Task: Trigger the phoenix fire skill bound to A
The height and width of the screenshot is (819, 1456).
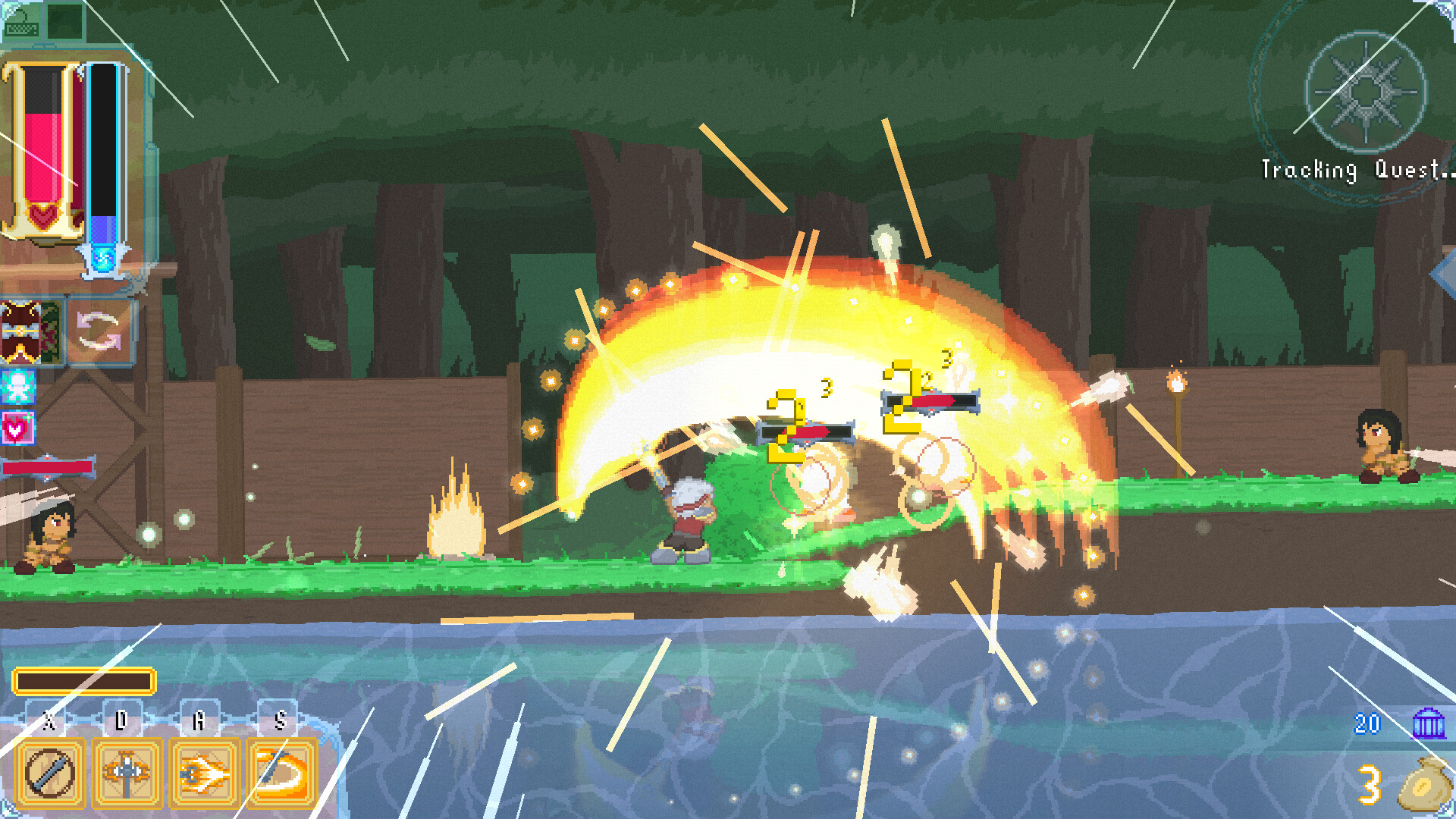Action: [201, 773]
